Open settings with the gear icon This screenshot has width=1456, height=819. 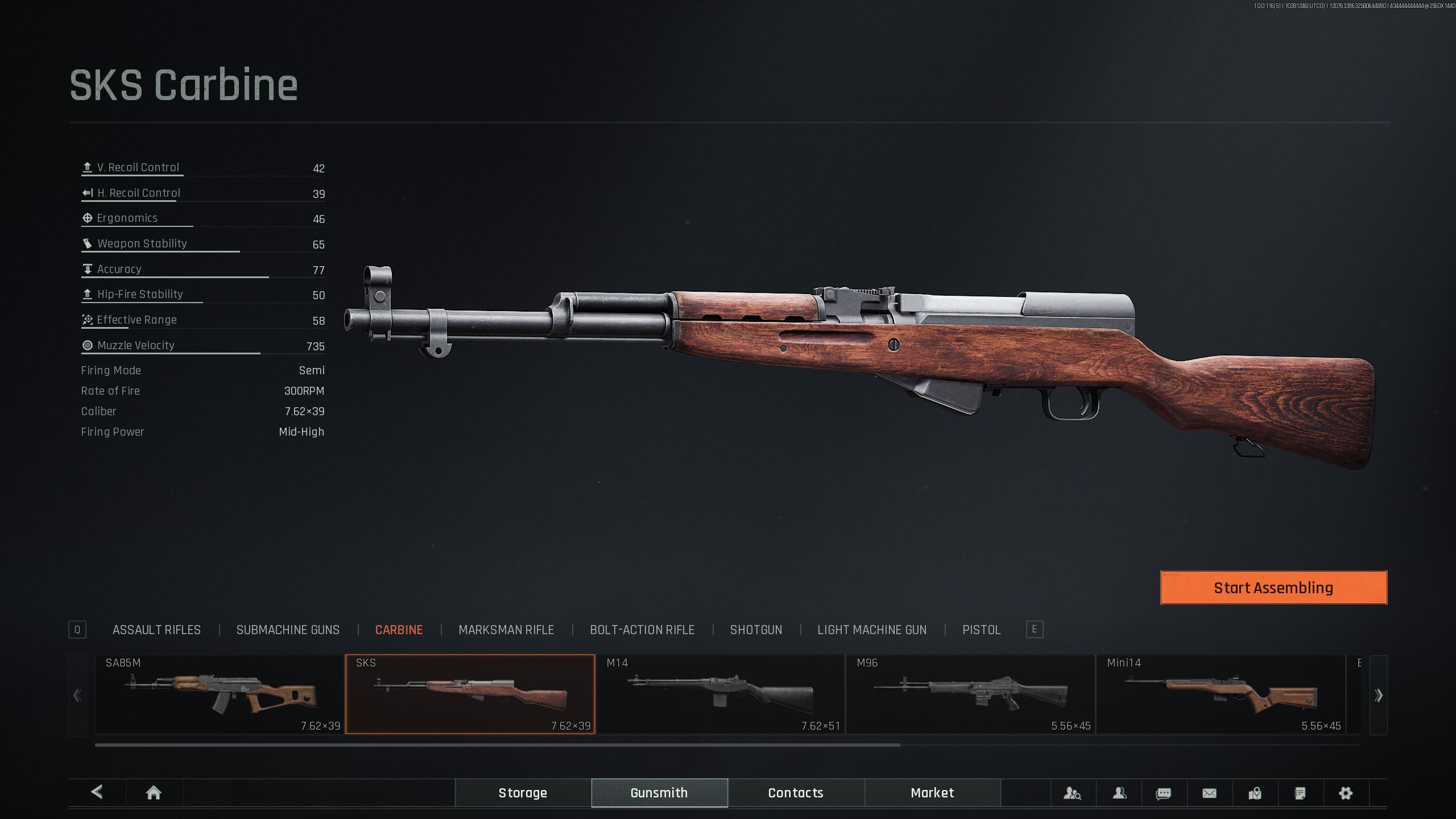click(x=1345, y=793)
